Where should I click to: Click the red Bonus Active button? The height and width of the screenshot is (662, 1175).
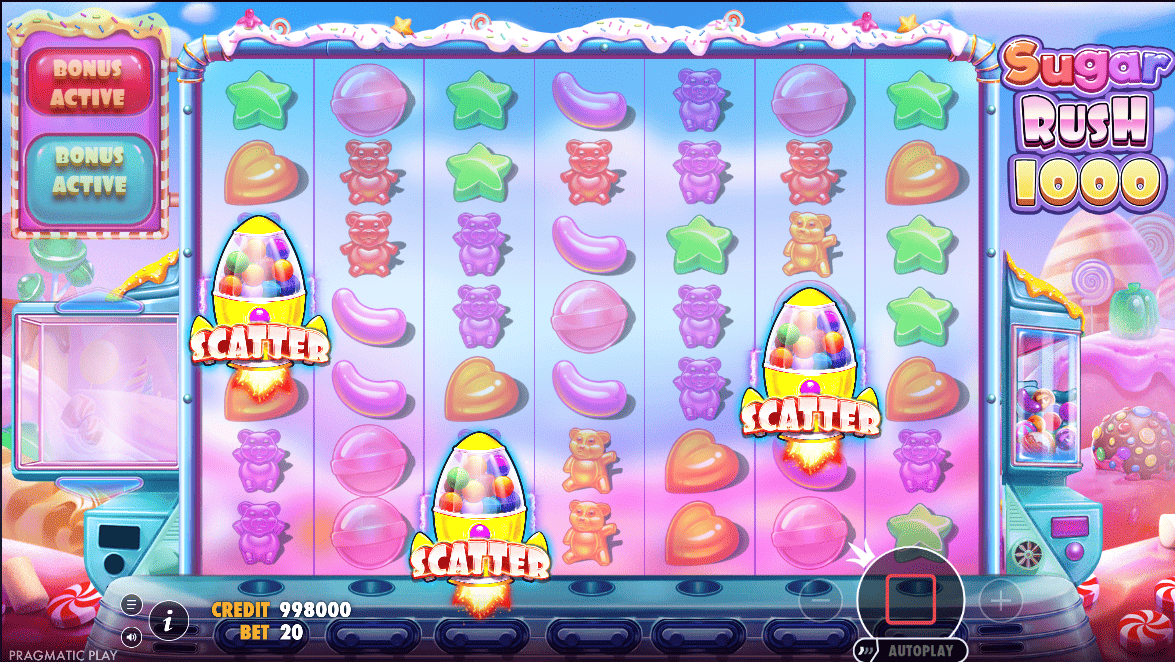pyautogui.click(x=90, y=84)
